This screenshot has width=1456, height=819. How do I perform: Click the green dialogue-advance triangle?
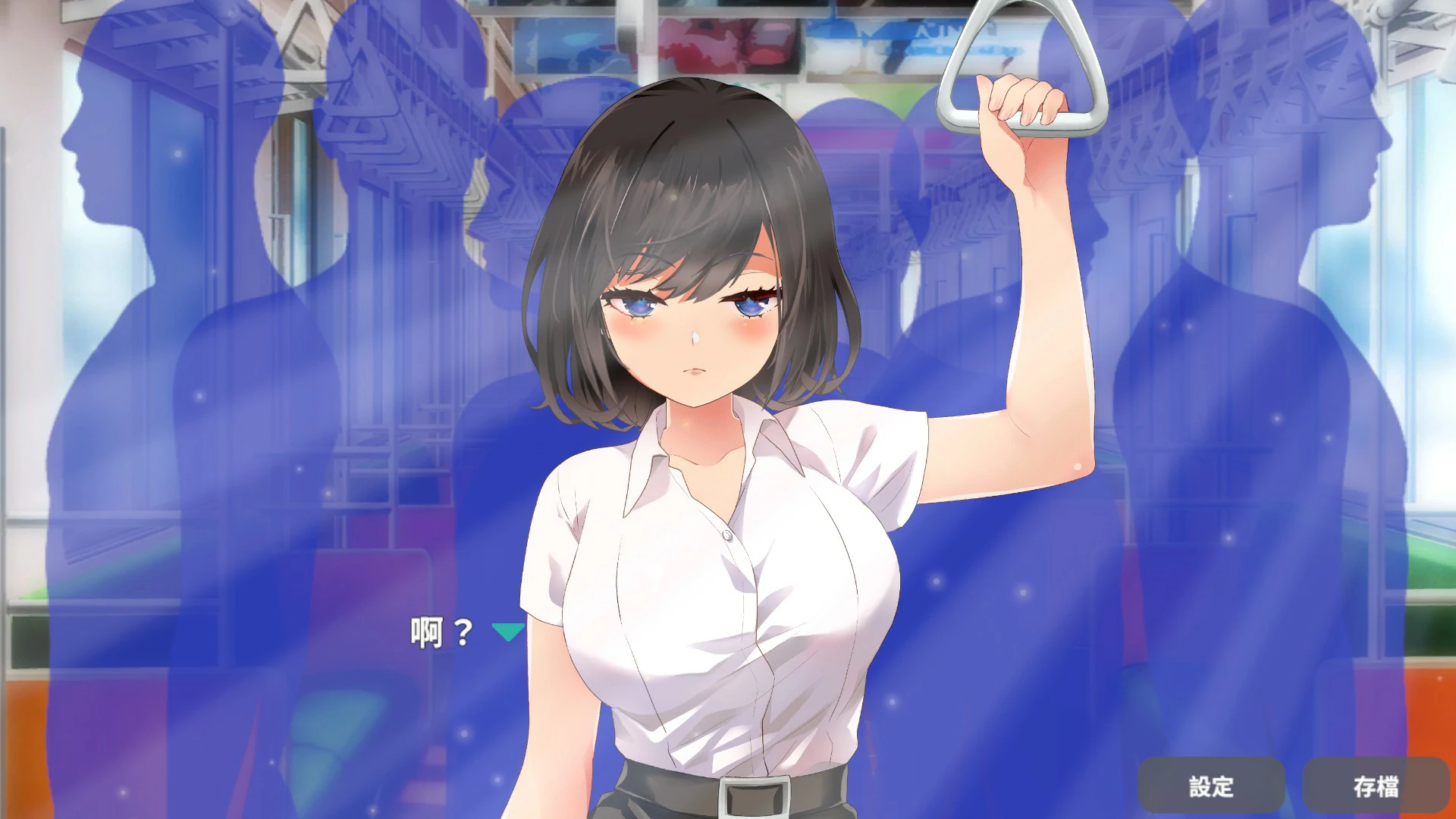click(507, 631)
